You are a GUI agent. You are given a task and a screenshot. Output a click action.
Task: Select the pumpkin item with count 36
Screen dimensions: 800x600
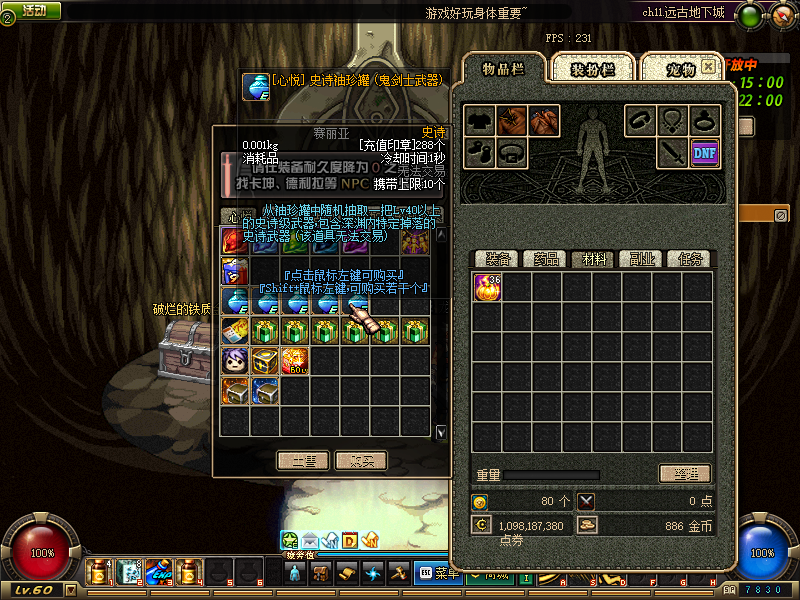487,287
